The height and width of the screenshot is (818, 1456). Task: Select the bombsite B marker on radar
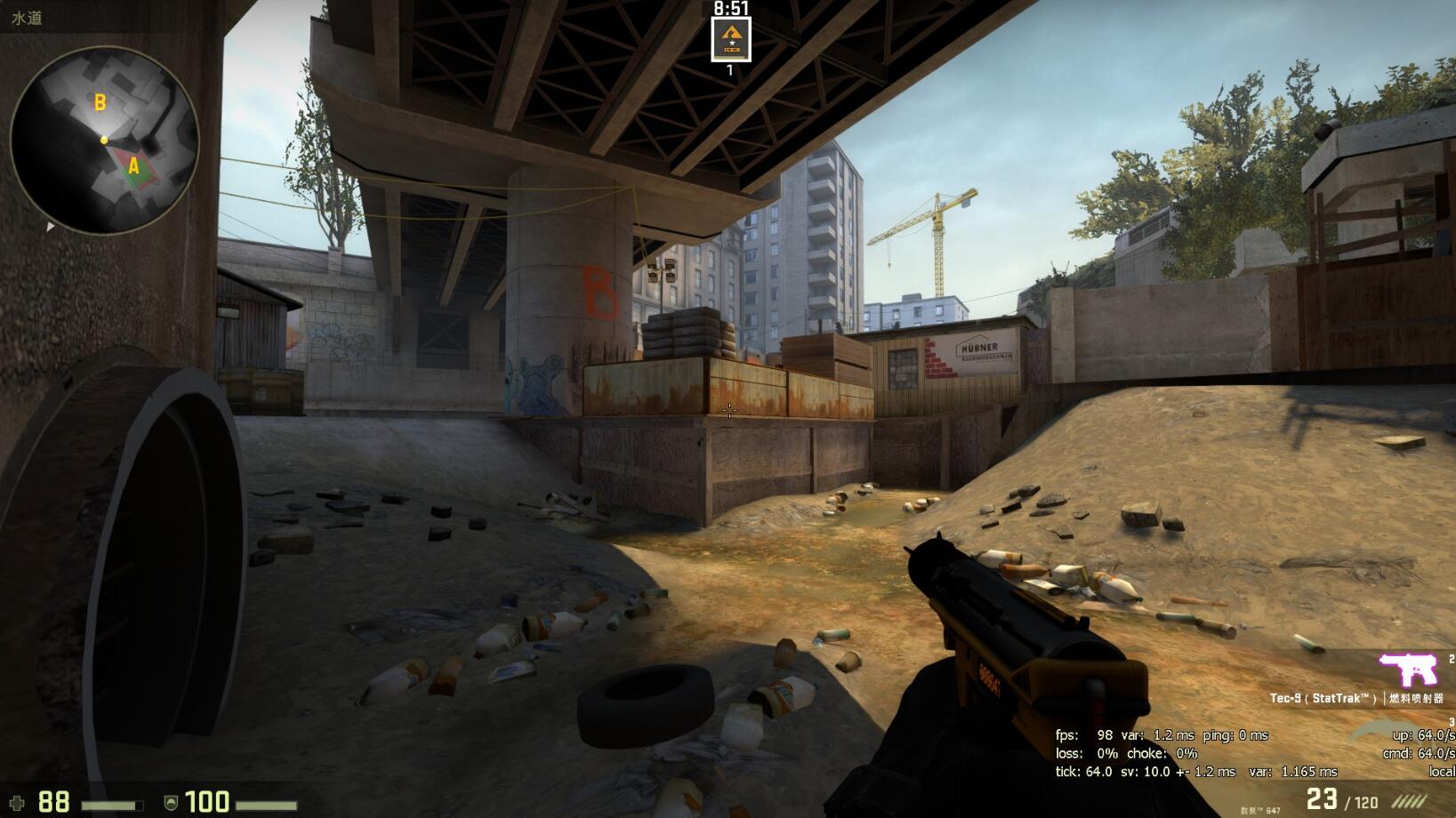100,103
